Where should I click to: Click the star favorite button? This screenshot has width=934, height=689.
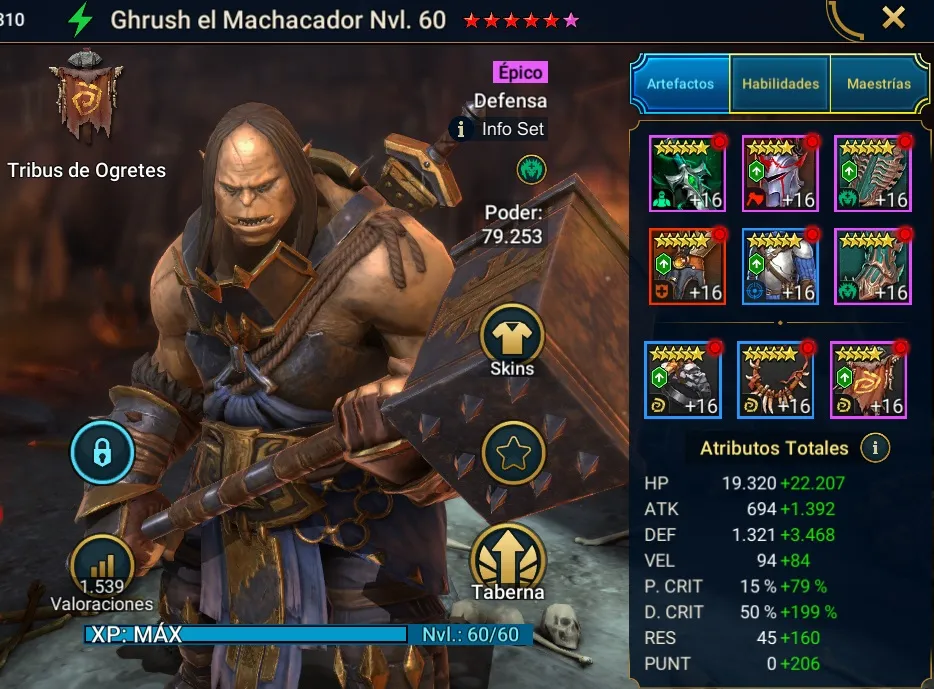click(512, 453)
